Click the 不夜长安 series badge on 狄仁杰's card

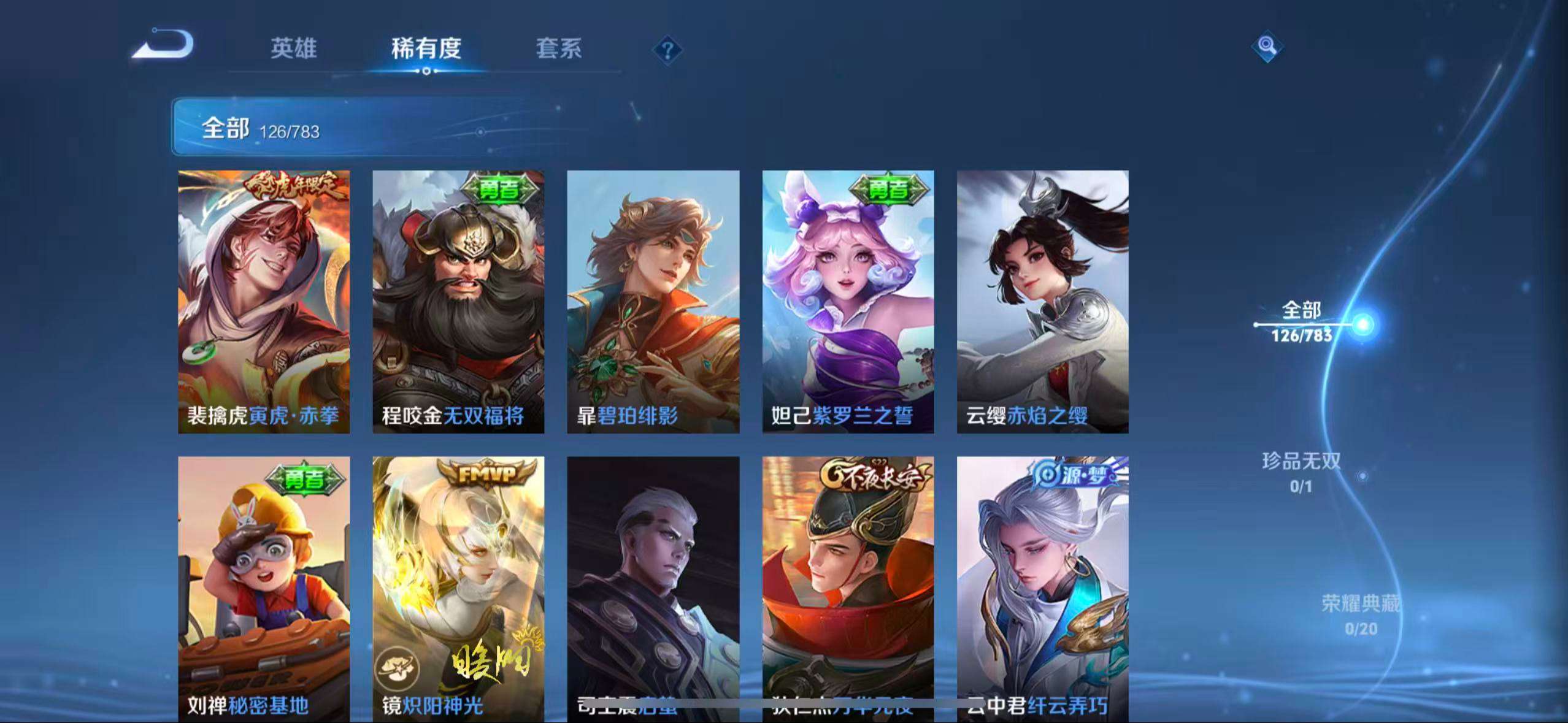[x=874, y=472]
